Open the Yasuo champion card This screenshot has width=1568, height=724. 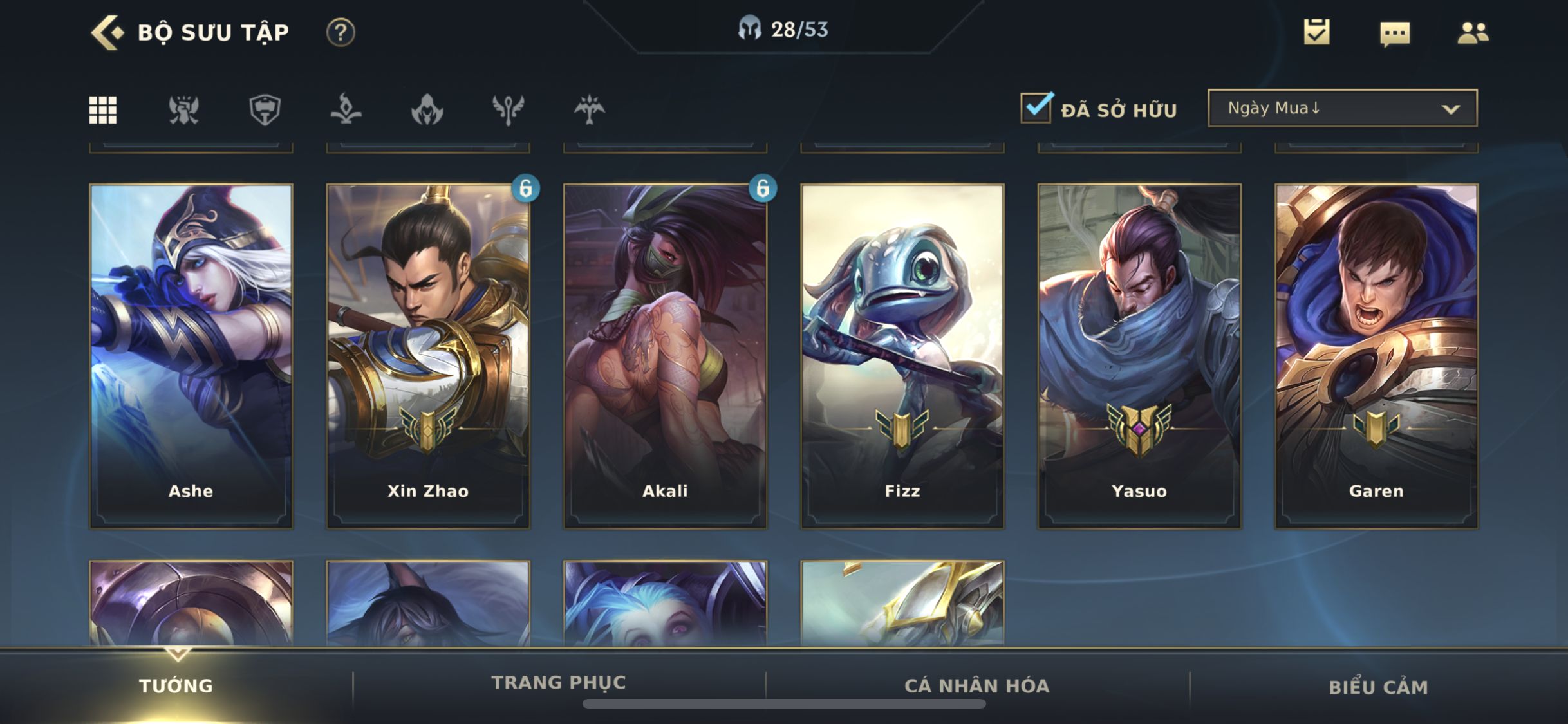pos(1139,356)
